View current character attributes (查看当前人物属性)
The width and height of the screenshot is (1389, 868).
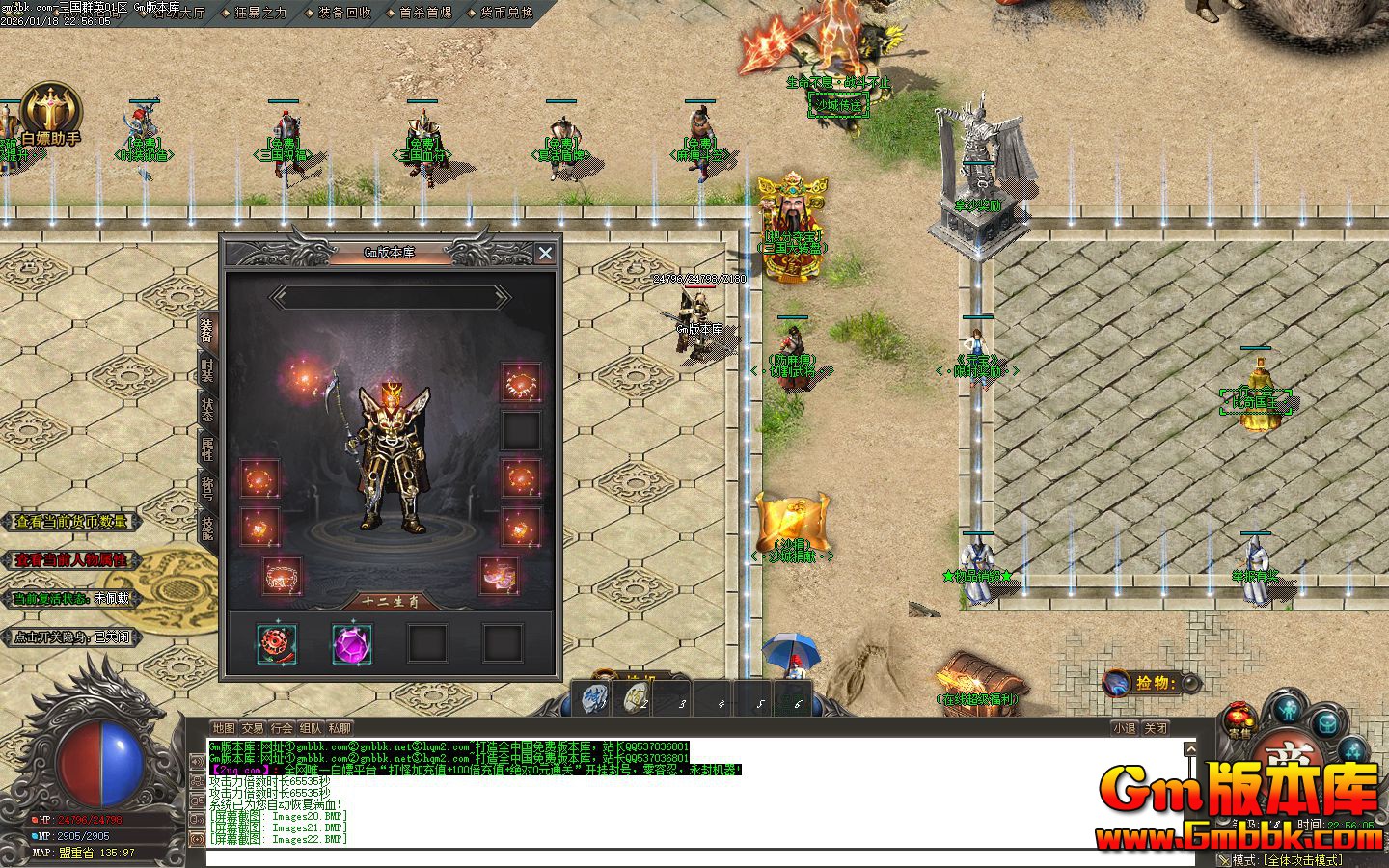pos(71,560)
